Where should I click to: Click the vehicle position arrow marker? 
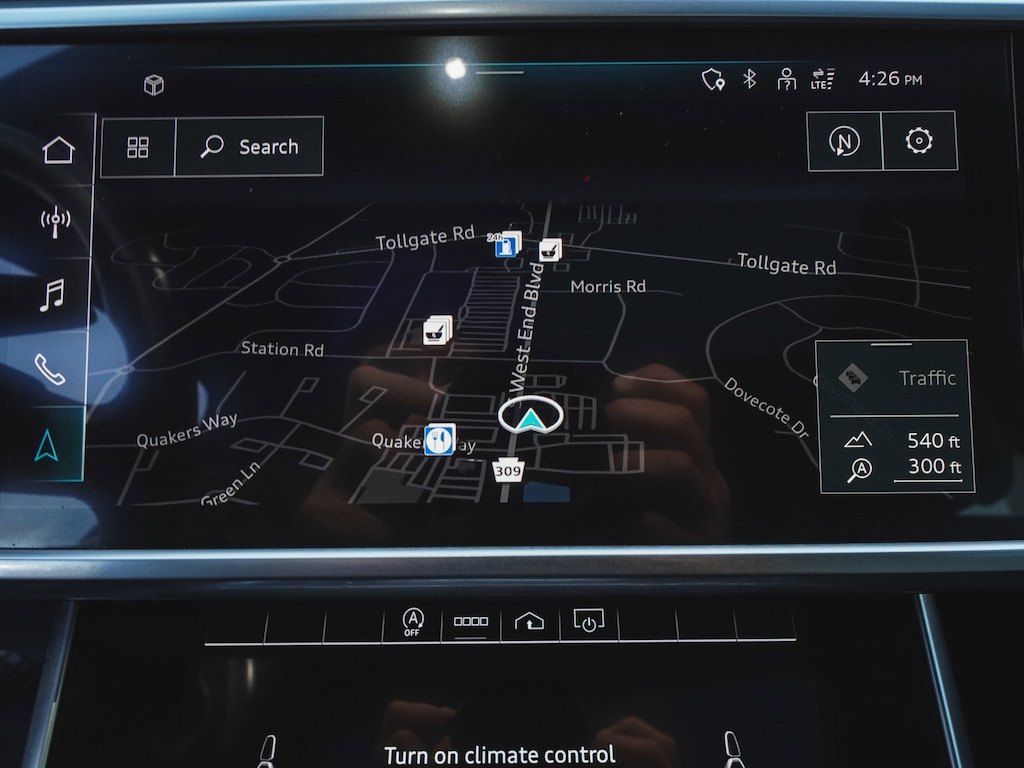pos(531,416)
